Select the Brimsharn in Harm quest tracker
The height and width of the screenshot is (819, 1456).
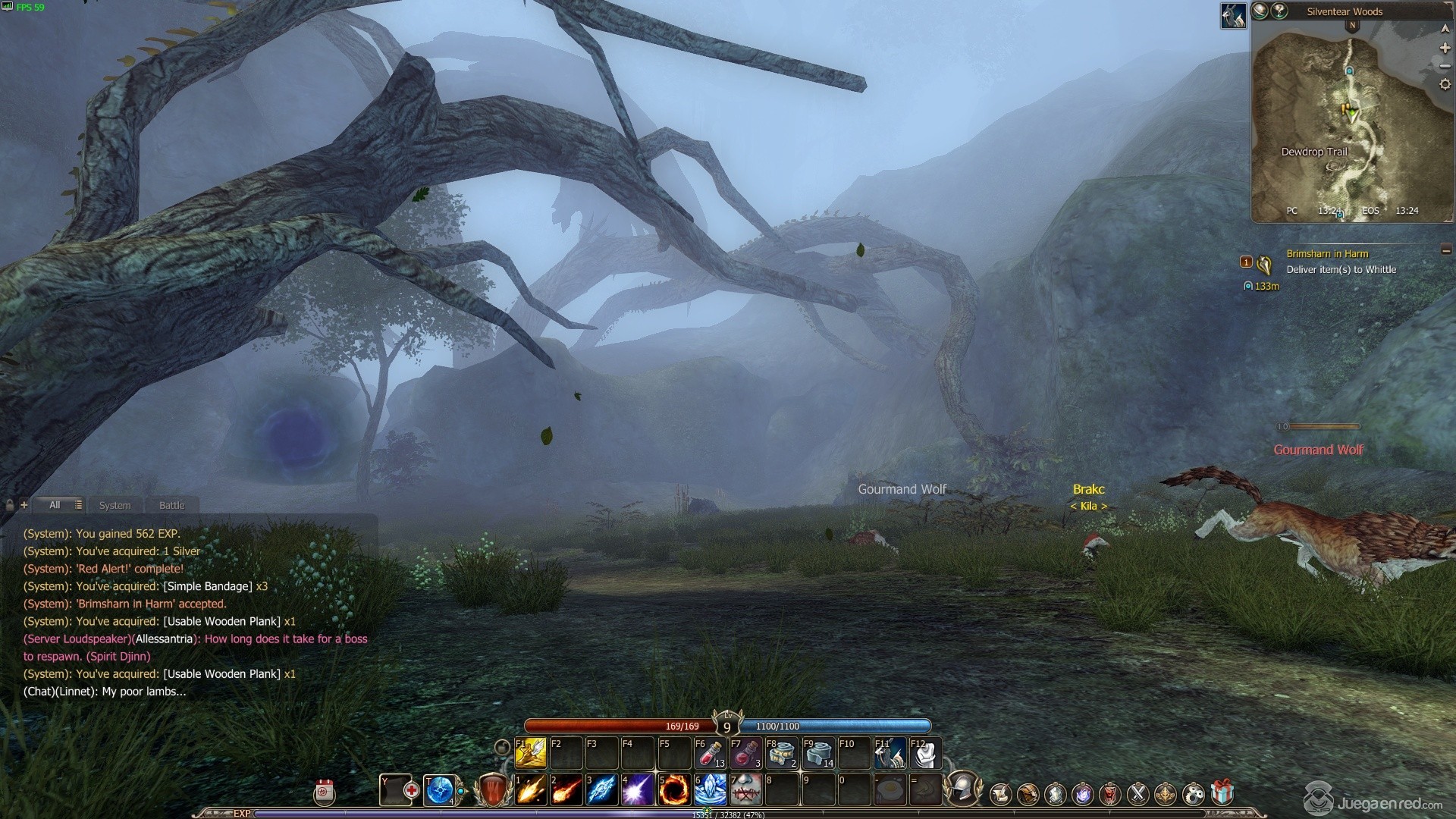coord(1327,254)
